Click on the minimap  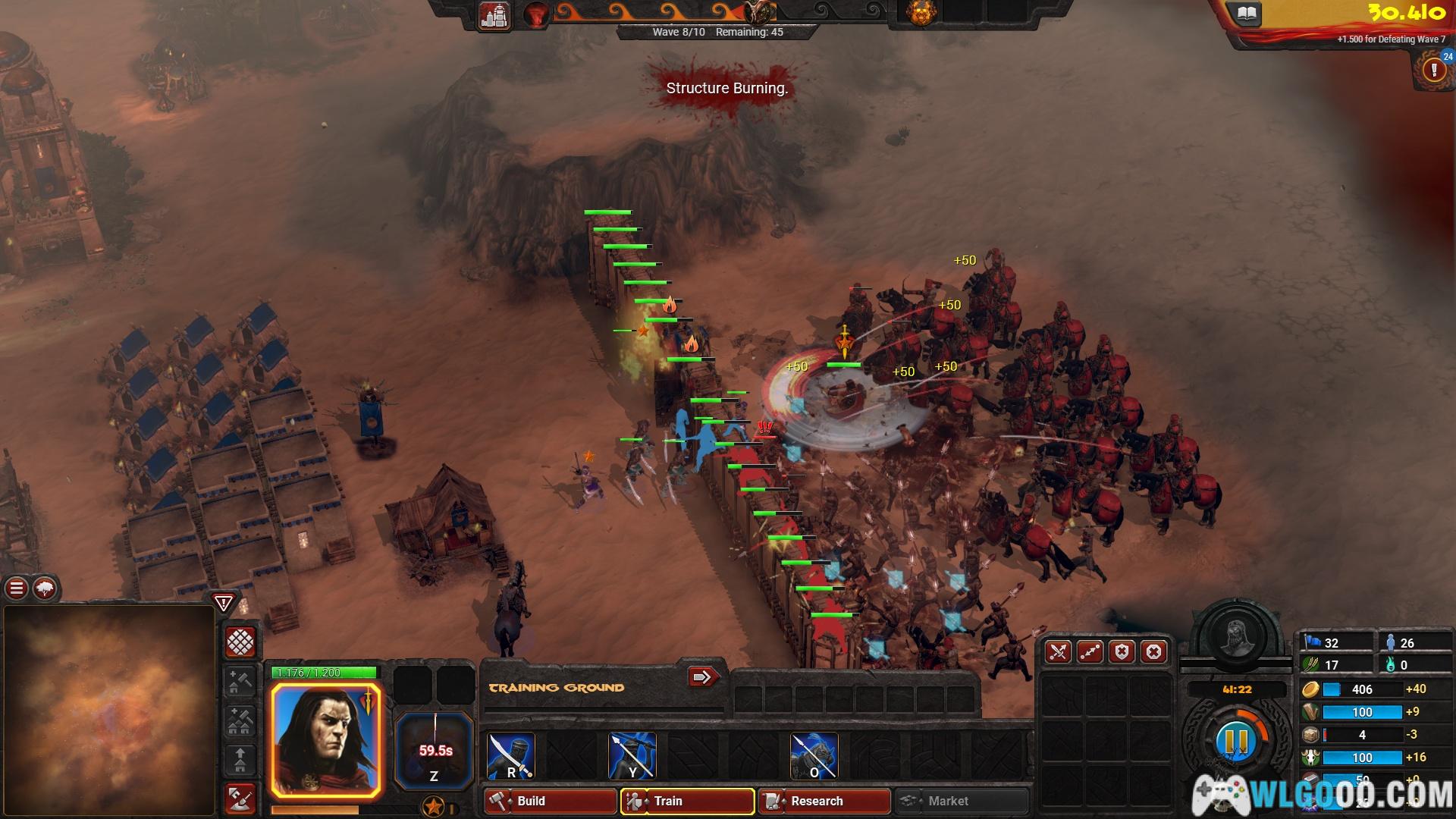[109, 710]
